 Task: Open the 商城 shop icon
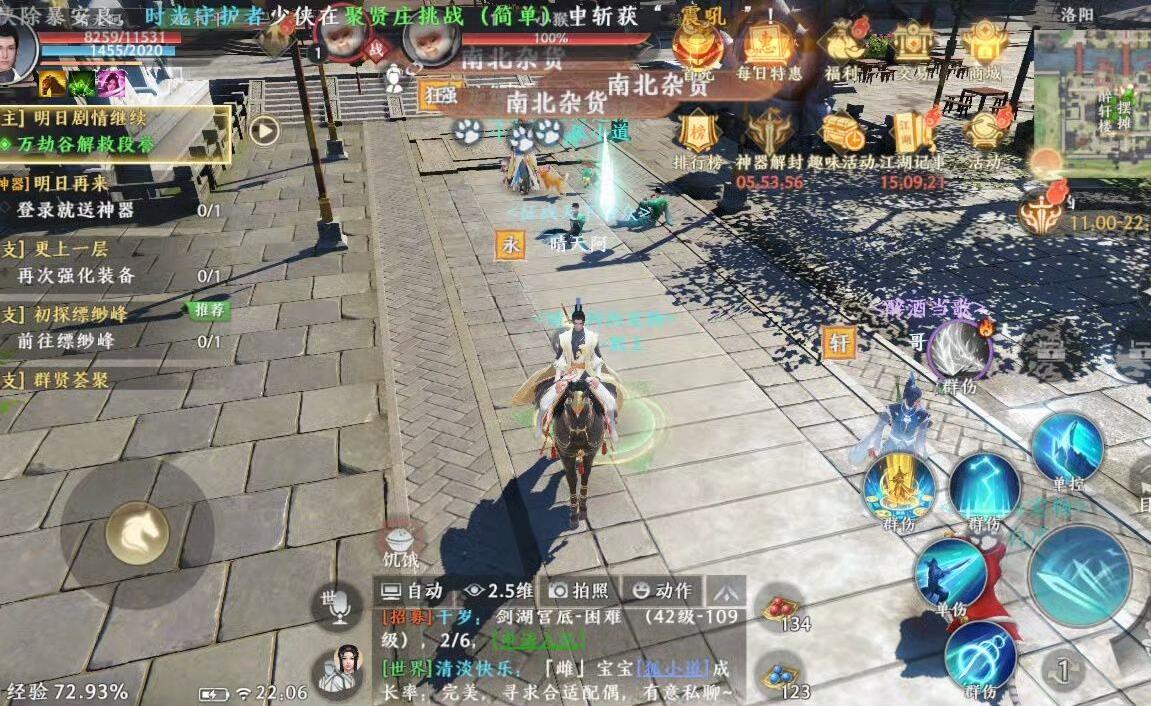coord(986,45)
